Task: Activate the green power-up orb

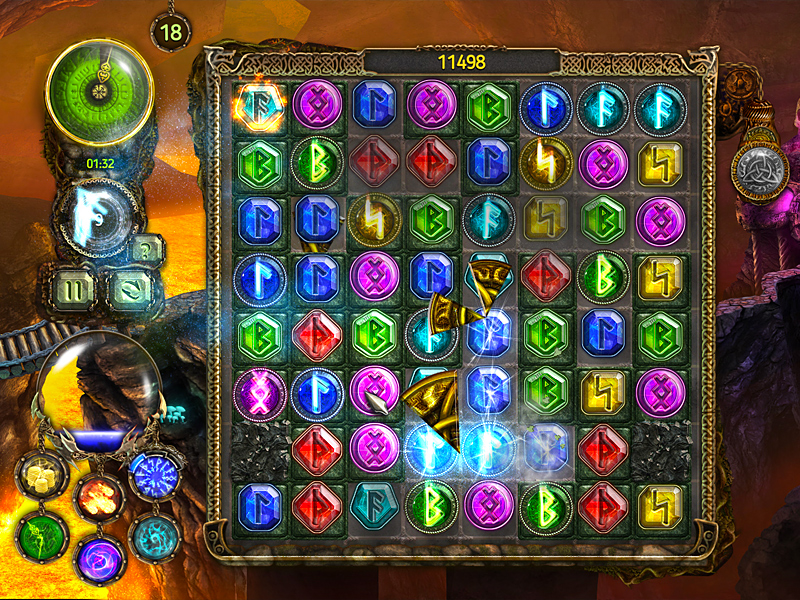Action: click(x=41, y=538)
